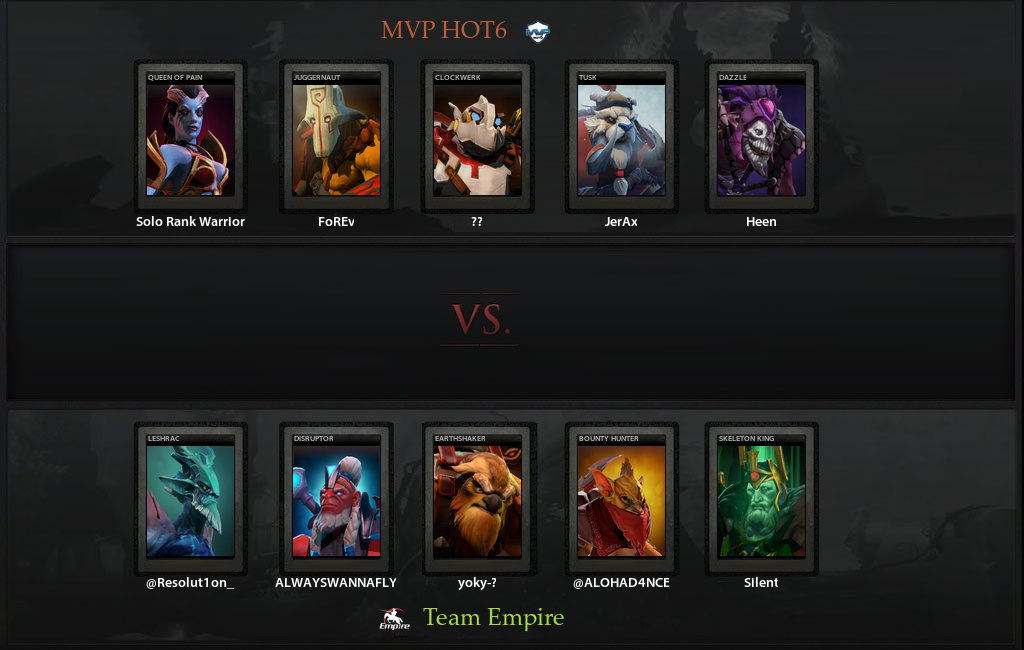
Task: Click the Team Empire horse logo
Action: pyautogui.click(x=395, y=620)
